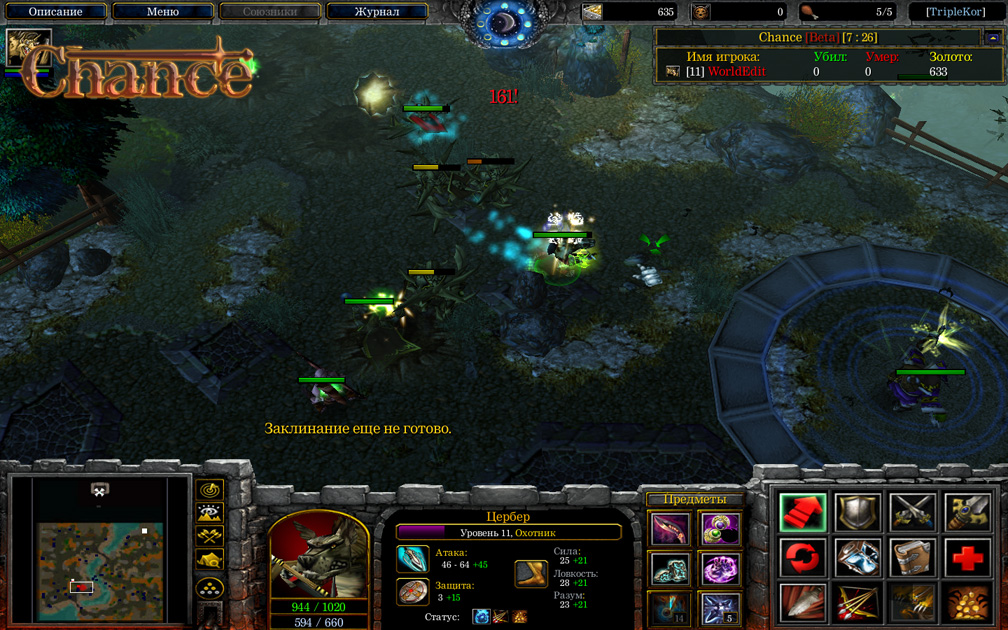Select the purple-green orb amulet item

(x=719, y=528)
